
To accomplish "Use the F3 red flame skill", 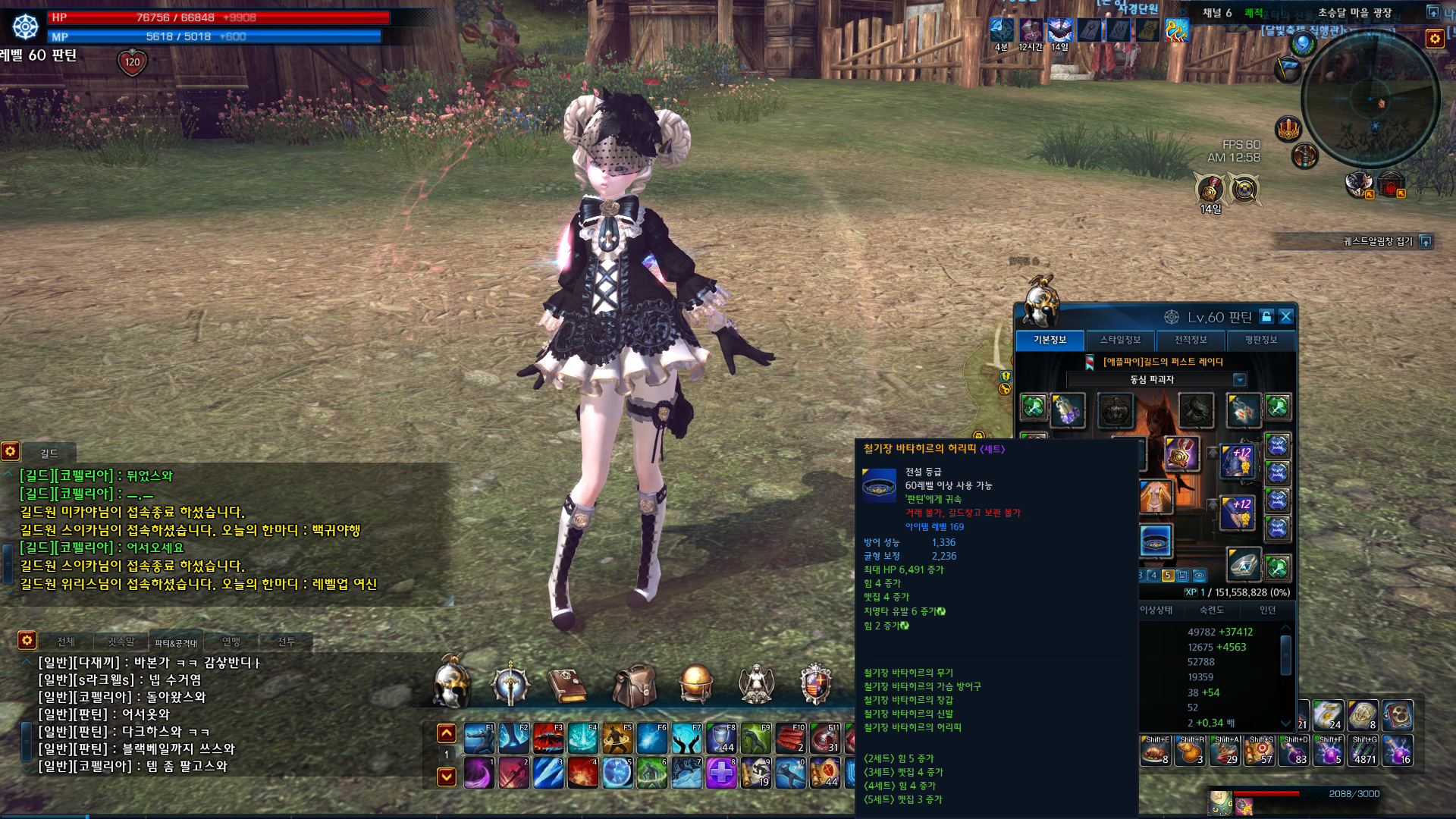I will pyautogui.click(x=548, y=738).
